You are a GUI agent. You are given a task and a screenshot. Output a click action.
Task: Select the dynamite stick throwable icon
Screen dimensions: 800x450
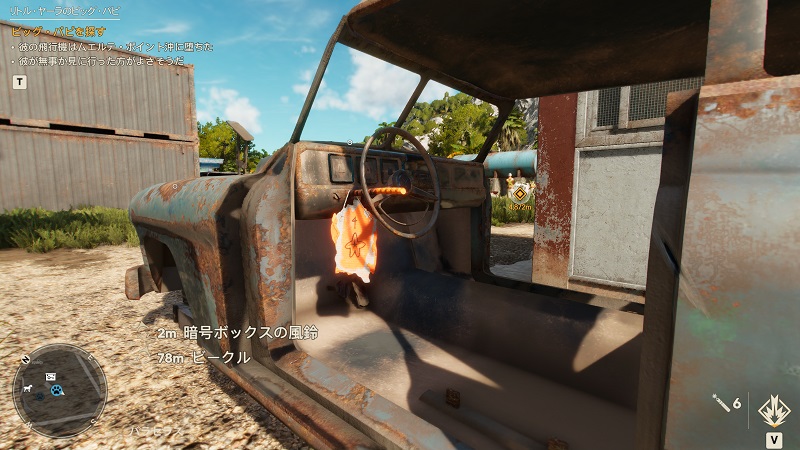pos(720,402)
